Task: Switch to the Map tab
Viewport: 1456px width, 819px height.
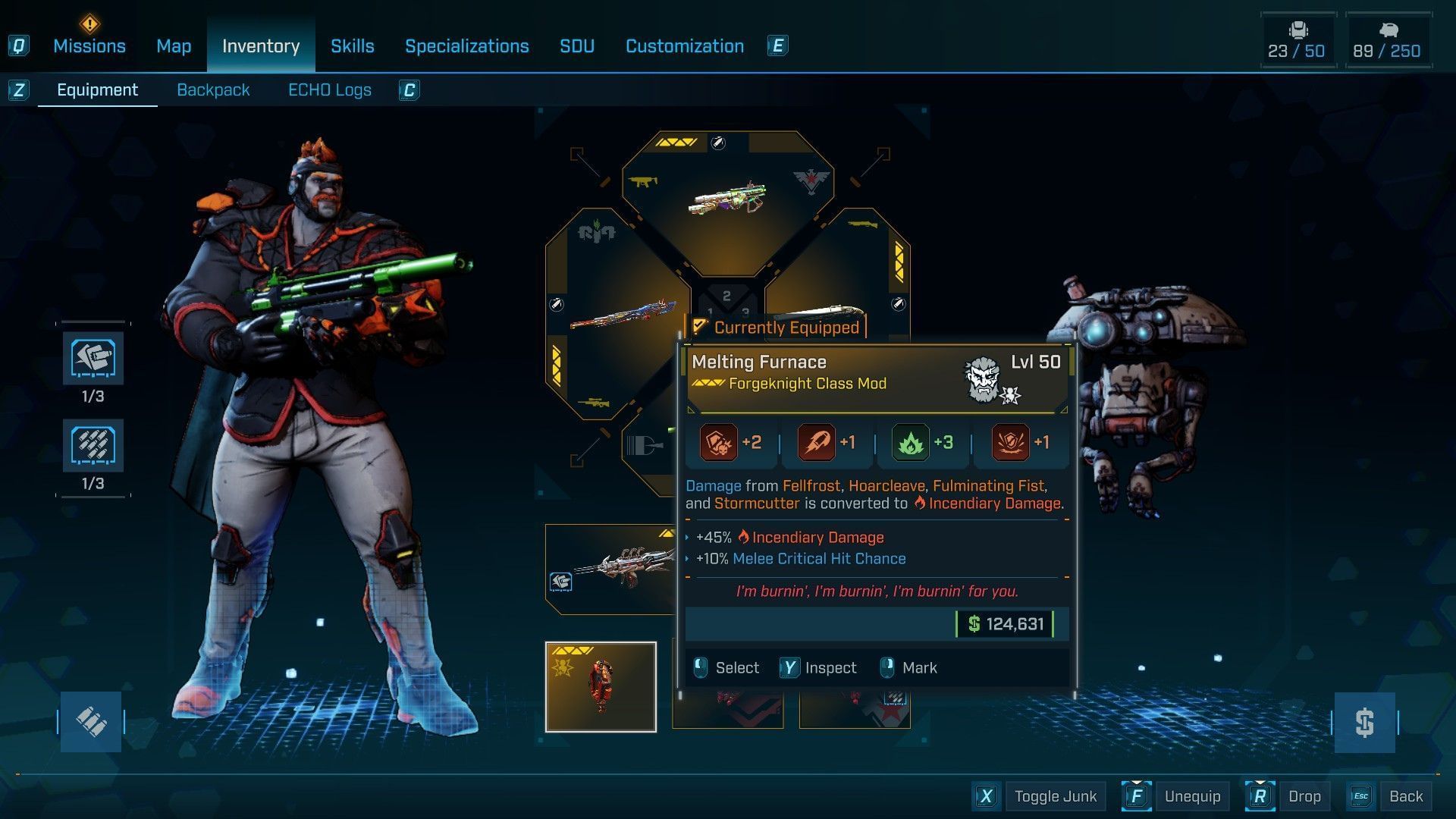Action: (x=174, y=46)
